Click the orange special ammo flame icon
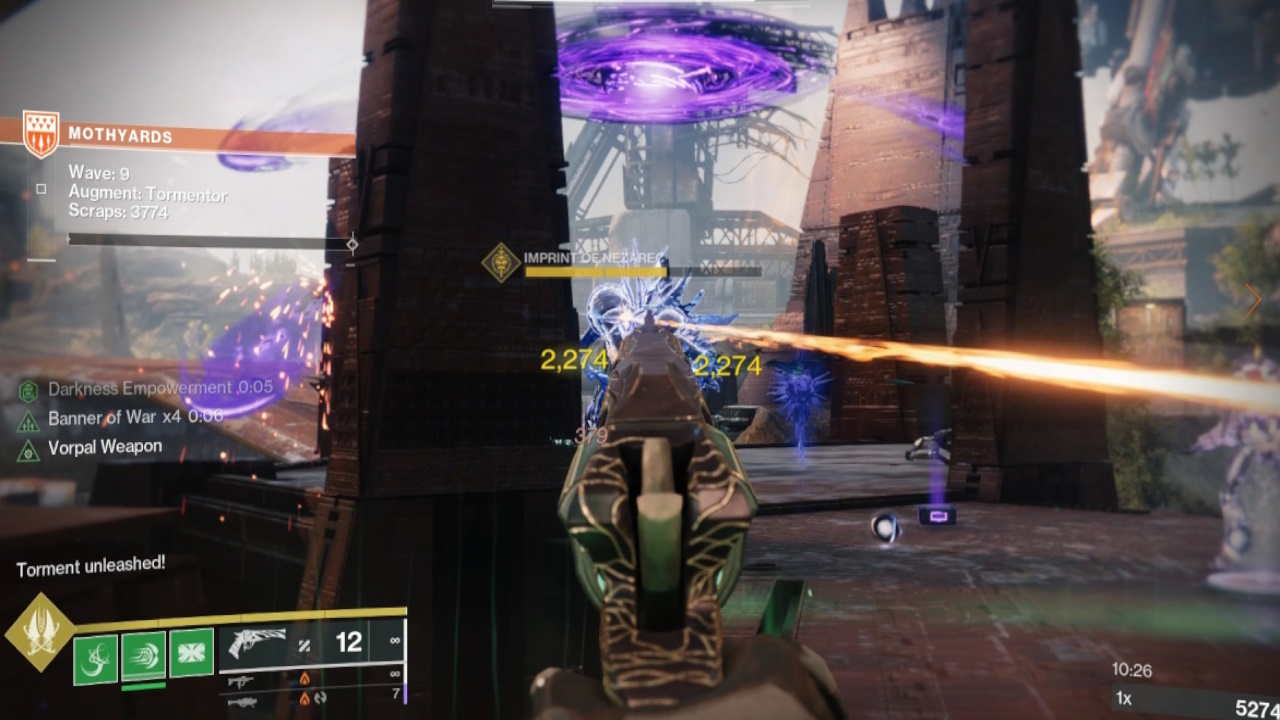Image resolution: width=1280 pixels, height=720 pixels. coord(306,676)
